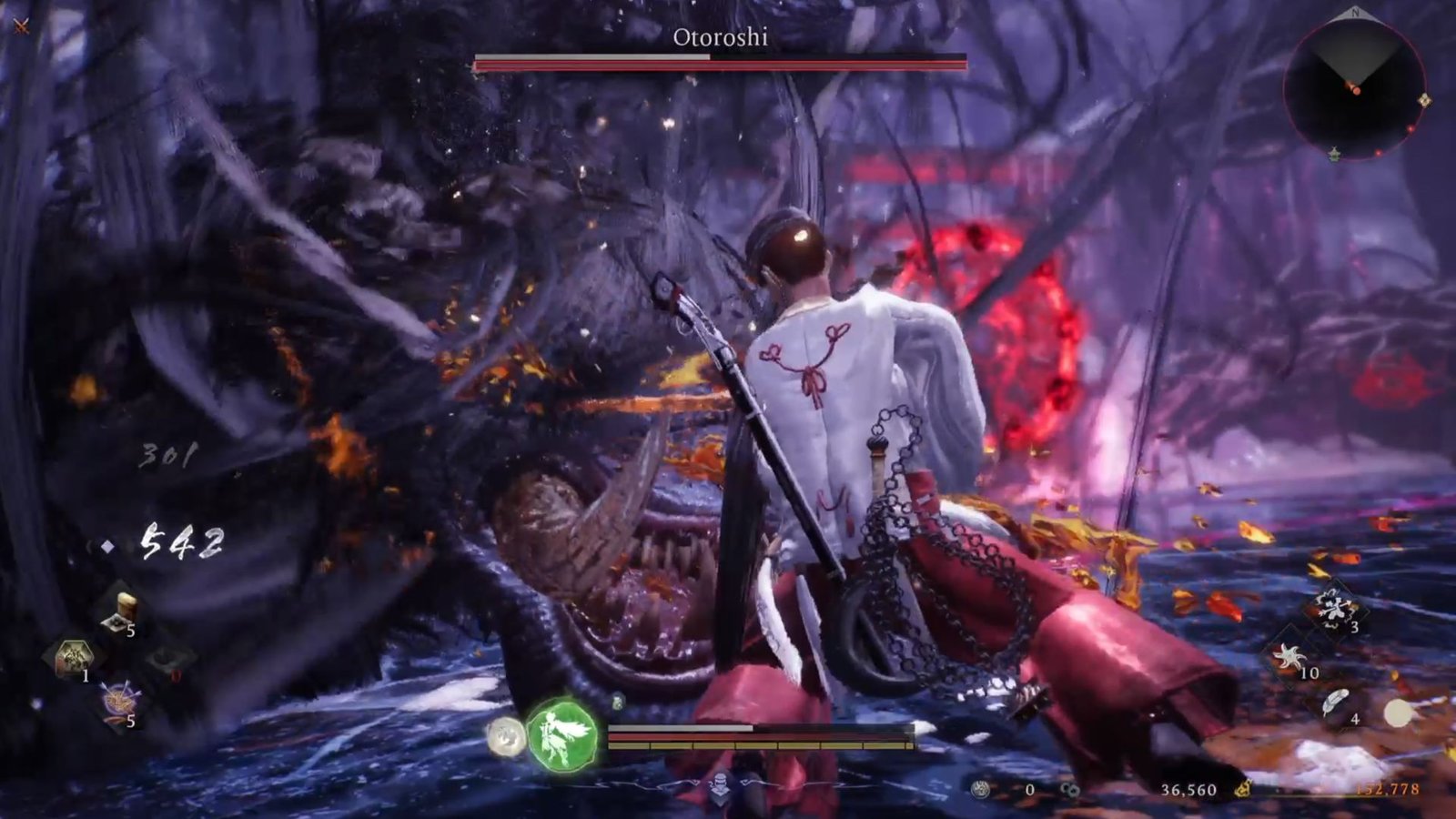Select the feather talisman icon showing 4
Screen dimensions: 1456x819
coord(1335,703)
